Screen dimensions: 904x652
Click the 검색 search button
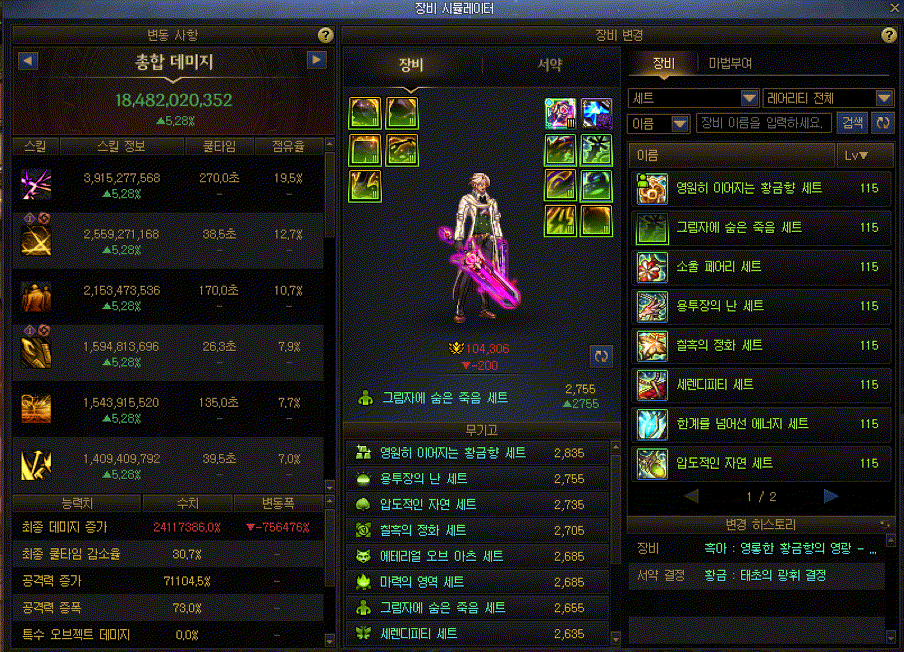pyautogui.click(x=852, y=123)
